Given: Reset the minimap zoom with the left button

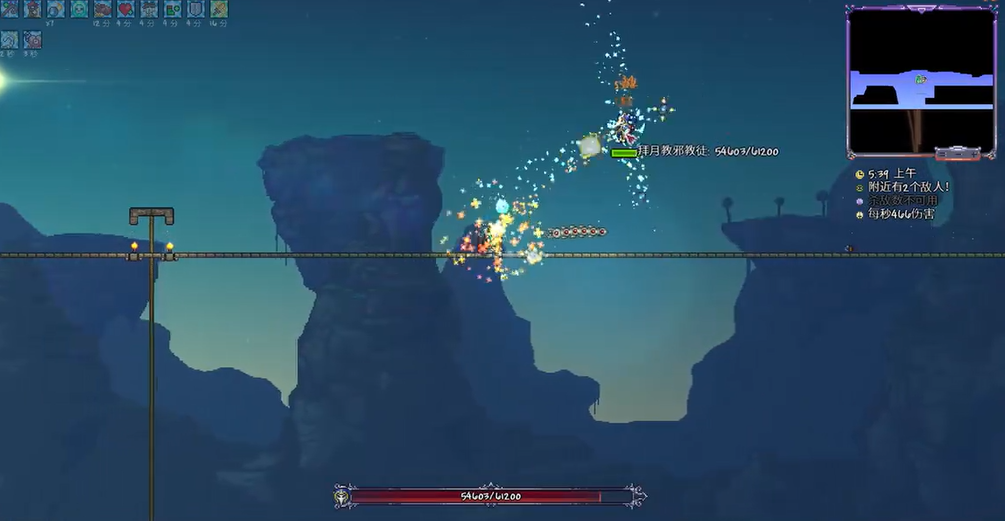Looking at the screenshot, I should 943,154.
